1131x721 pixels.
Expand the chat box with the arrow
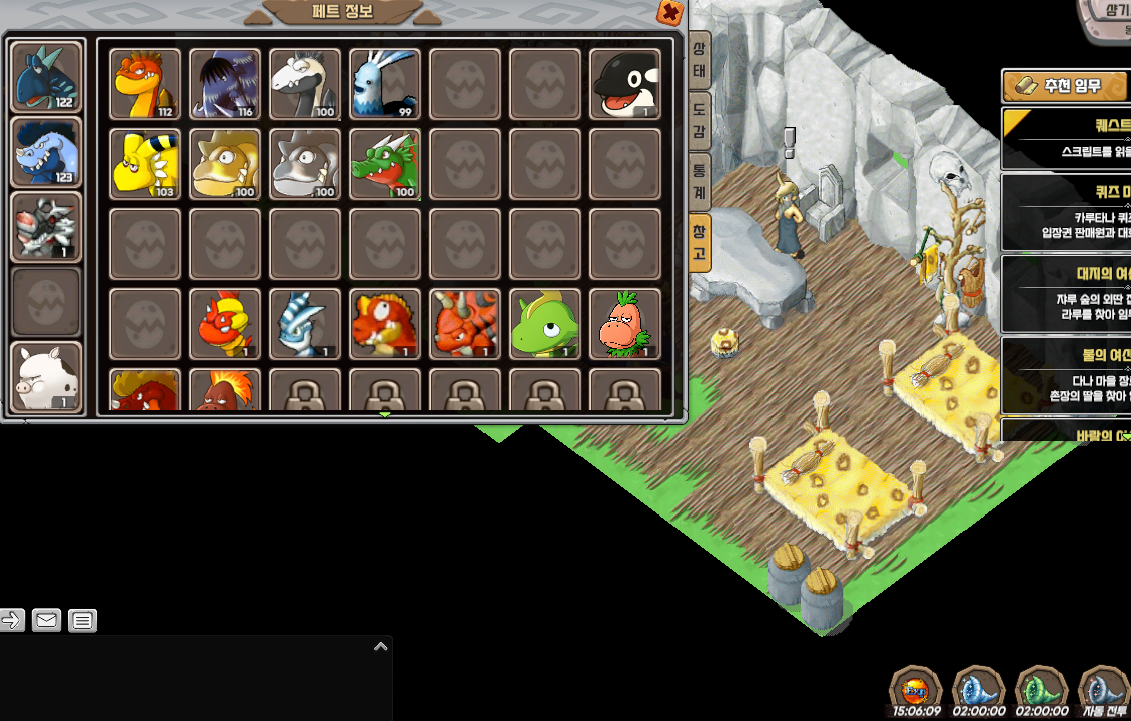[380, 647]
